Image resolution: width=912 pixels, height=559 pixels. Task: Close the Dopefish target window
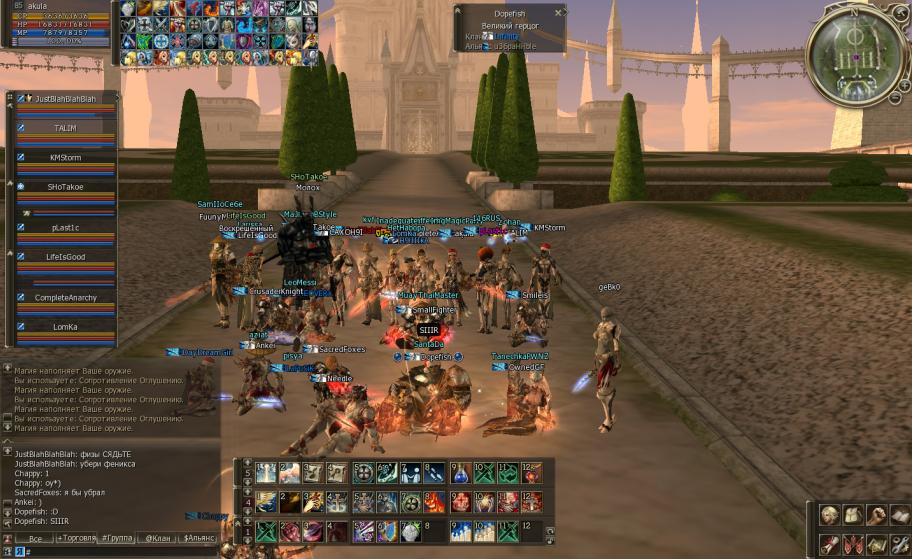[558, 13]
